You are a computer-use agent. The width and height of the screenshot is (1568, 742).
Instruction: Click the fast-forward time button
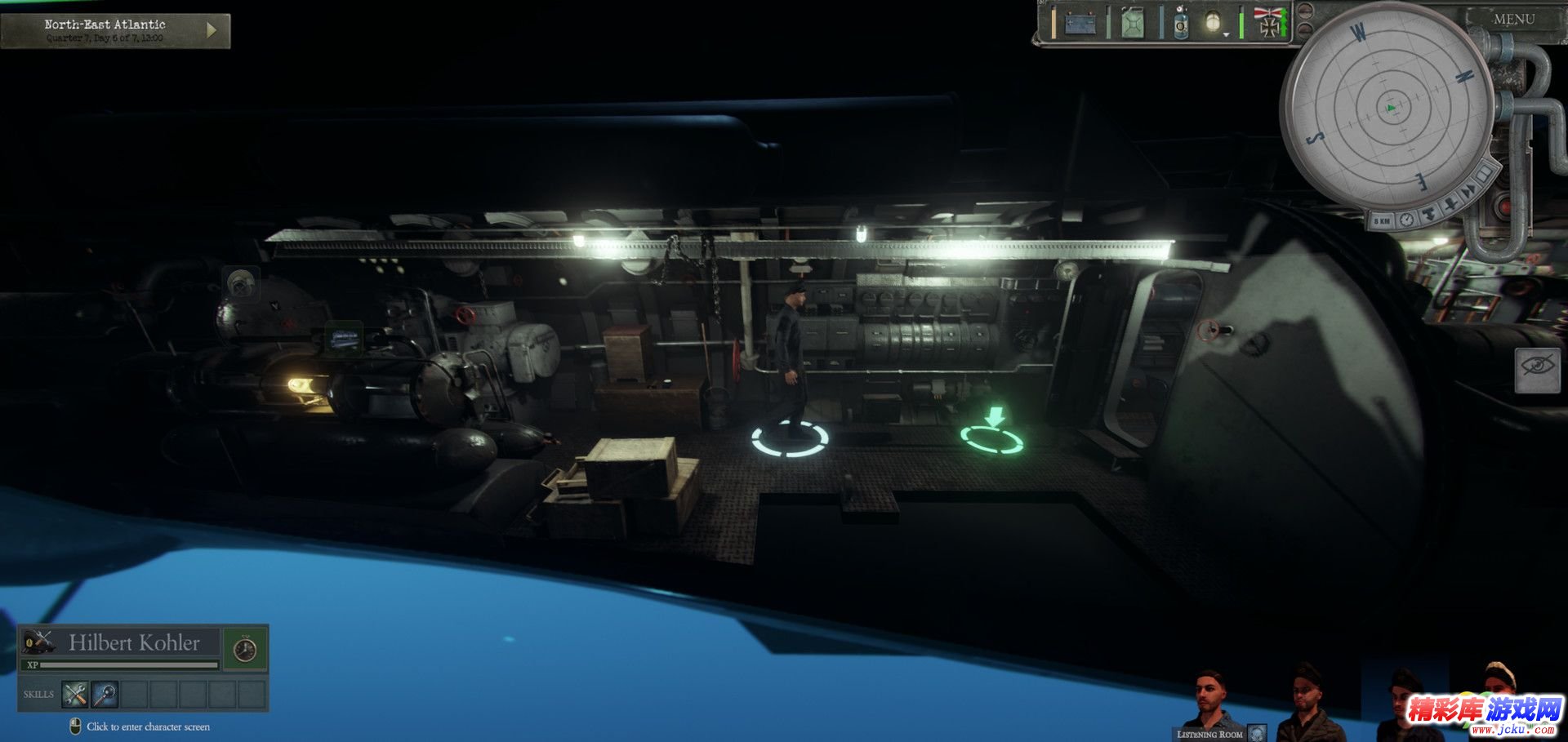click(x=1469, y=191)
